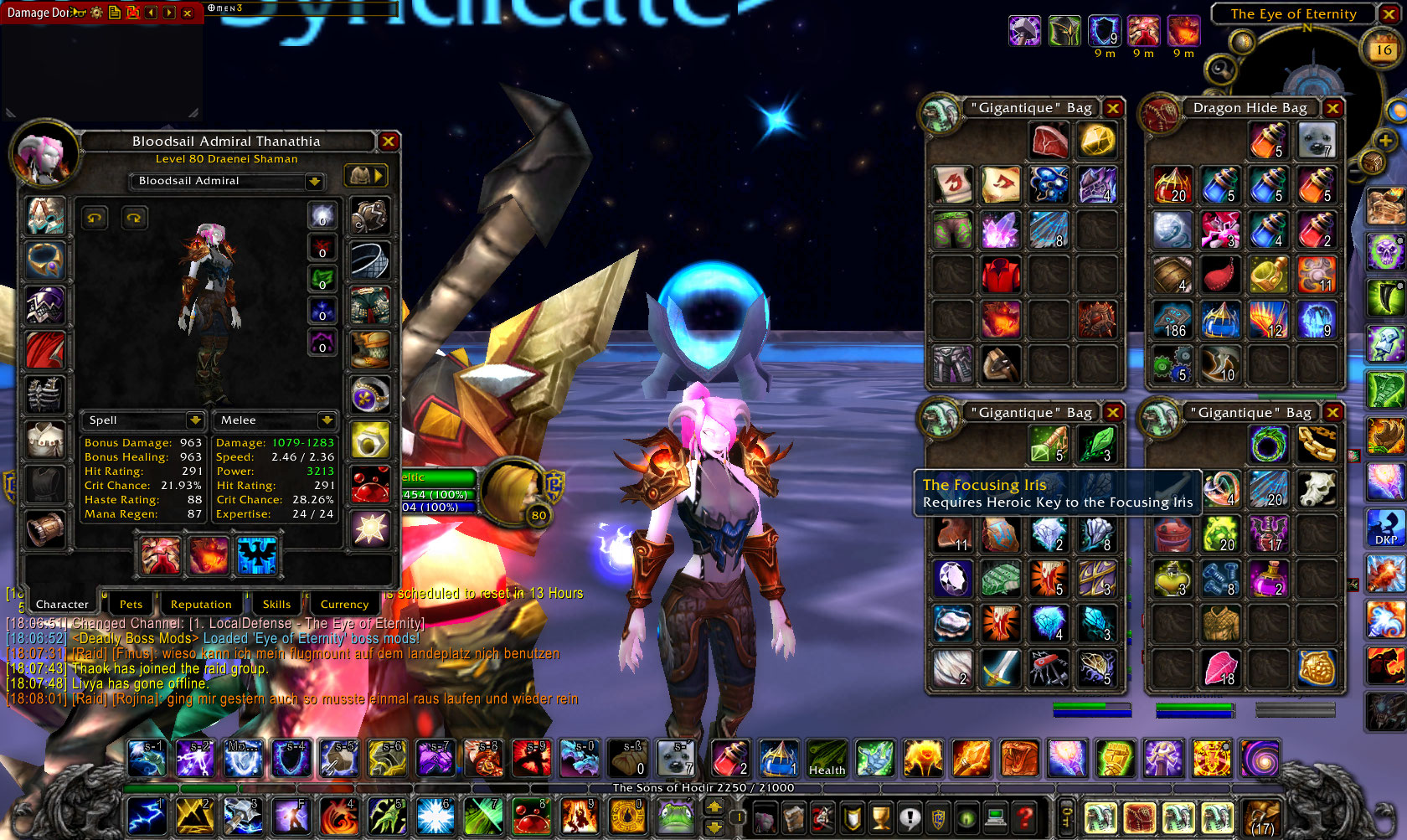This screenshot has width=1407, height=840.
Task: Click the pink gem stack of 18
Action: click(x=1220, y=668)
